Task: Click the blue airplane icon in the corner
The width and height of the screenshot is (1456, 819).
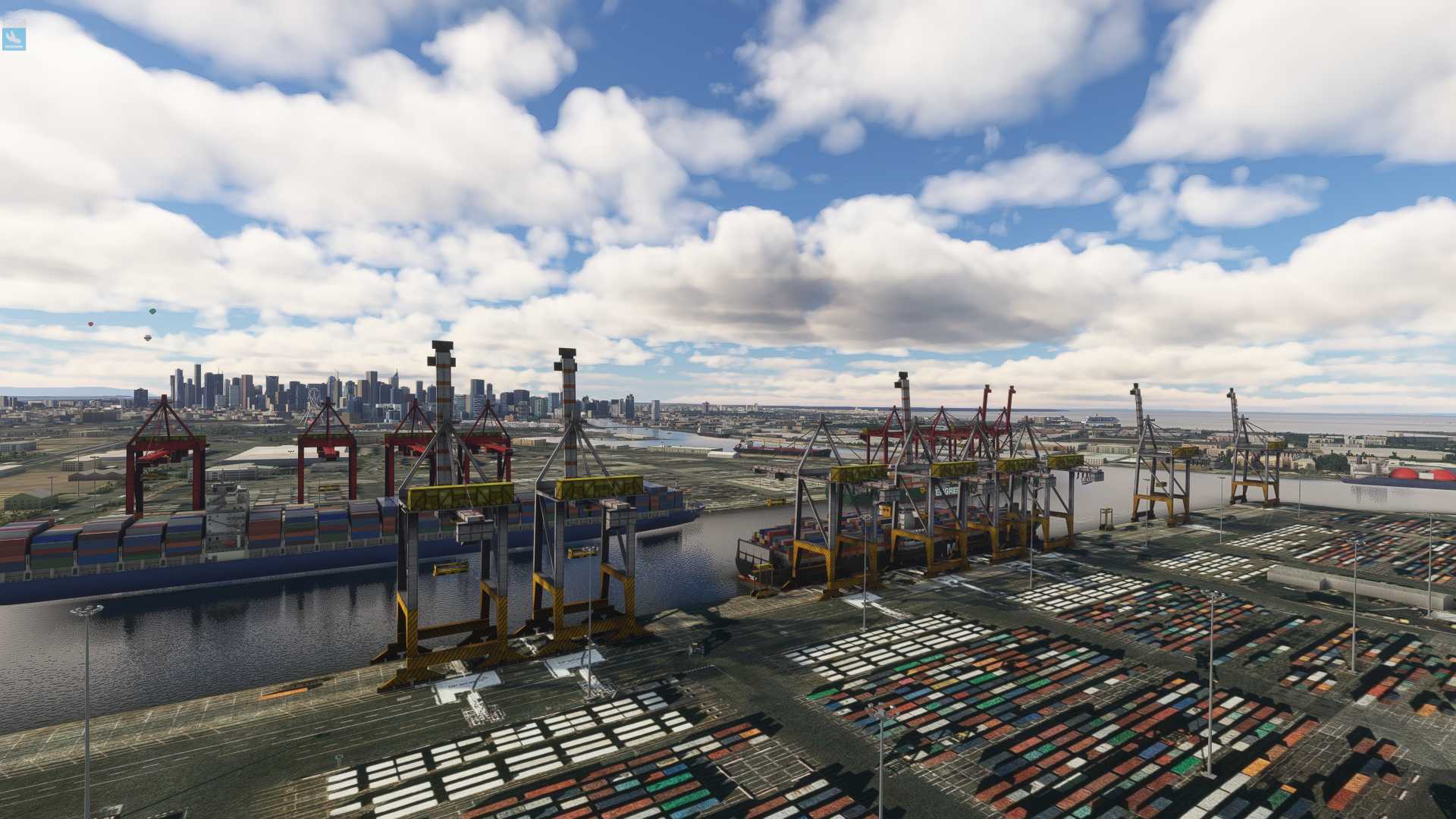Action: [14, 39]
